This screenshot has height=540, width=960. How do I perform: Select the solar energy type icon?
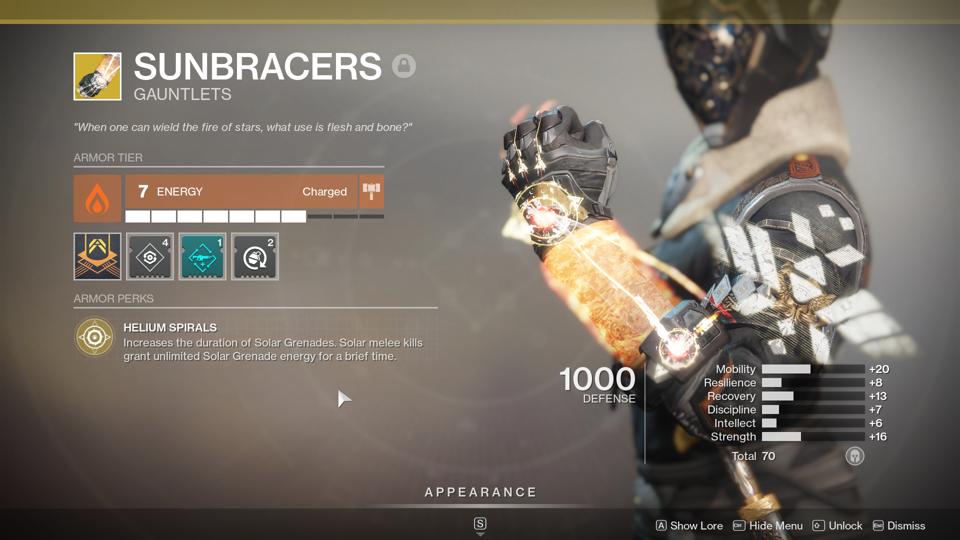(97, 199)
